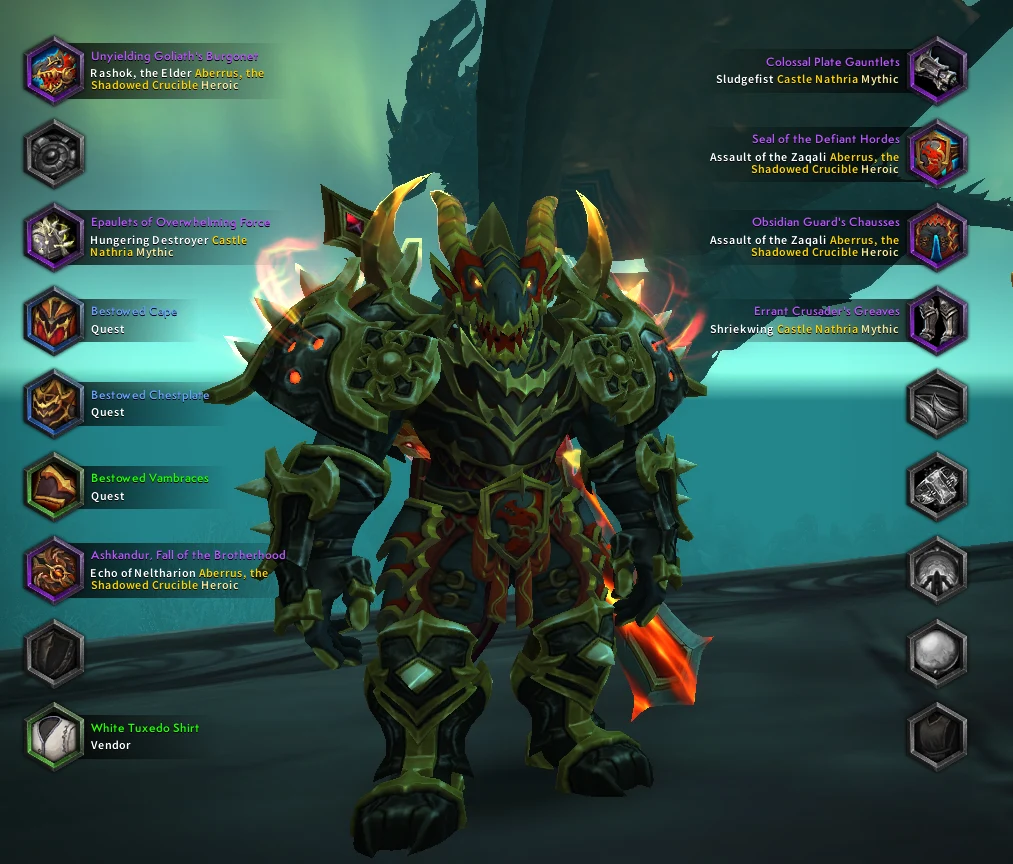
Task: Choose the Bestowed Cape slot
Action: tap(54, 319)
